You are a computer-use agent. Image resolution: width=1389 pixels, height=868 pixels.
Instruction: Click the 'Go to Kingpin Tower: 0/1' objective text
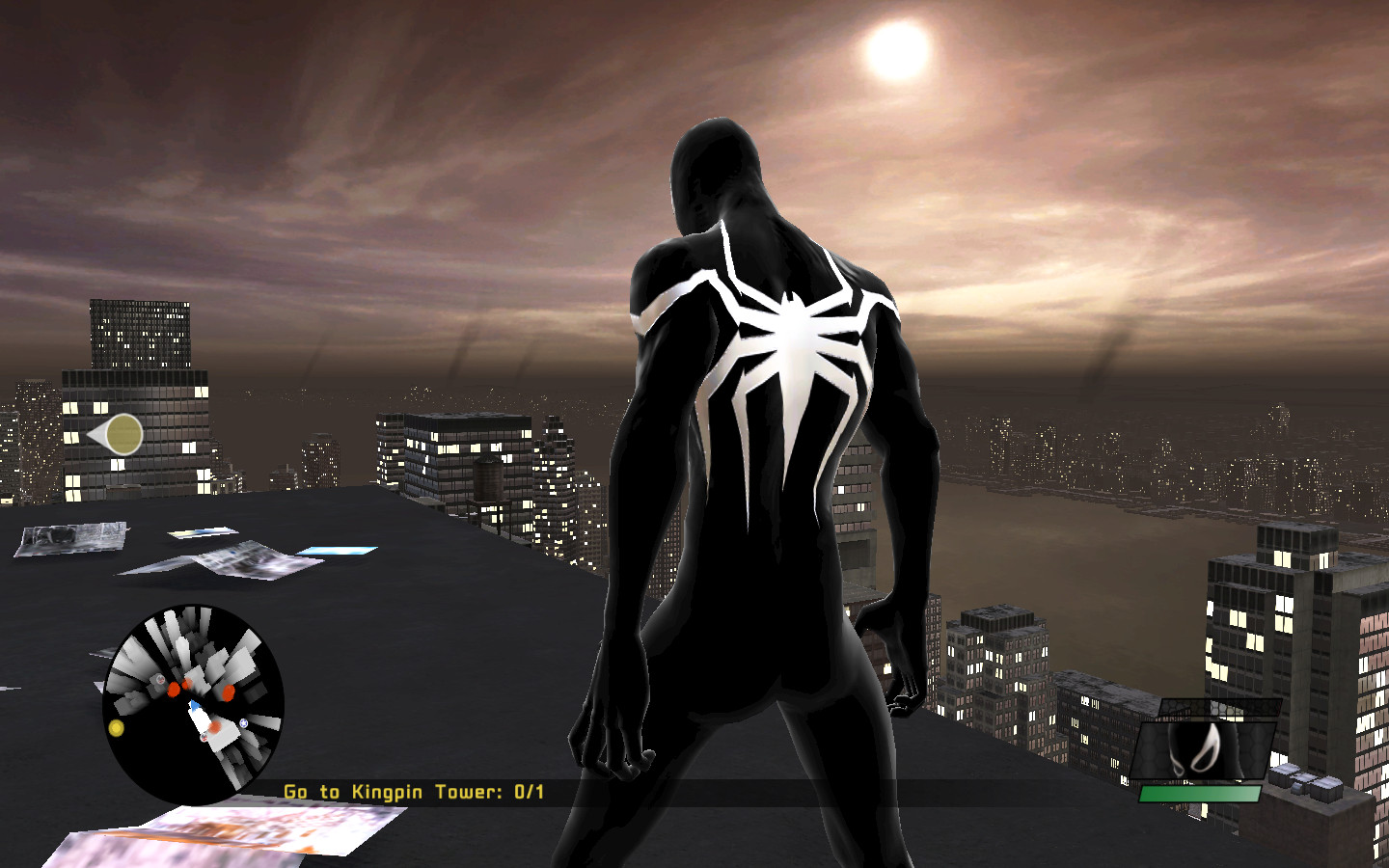[x=413, y=790]
